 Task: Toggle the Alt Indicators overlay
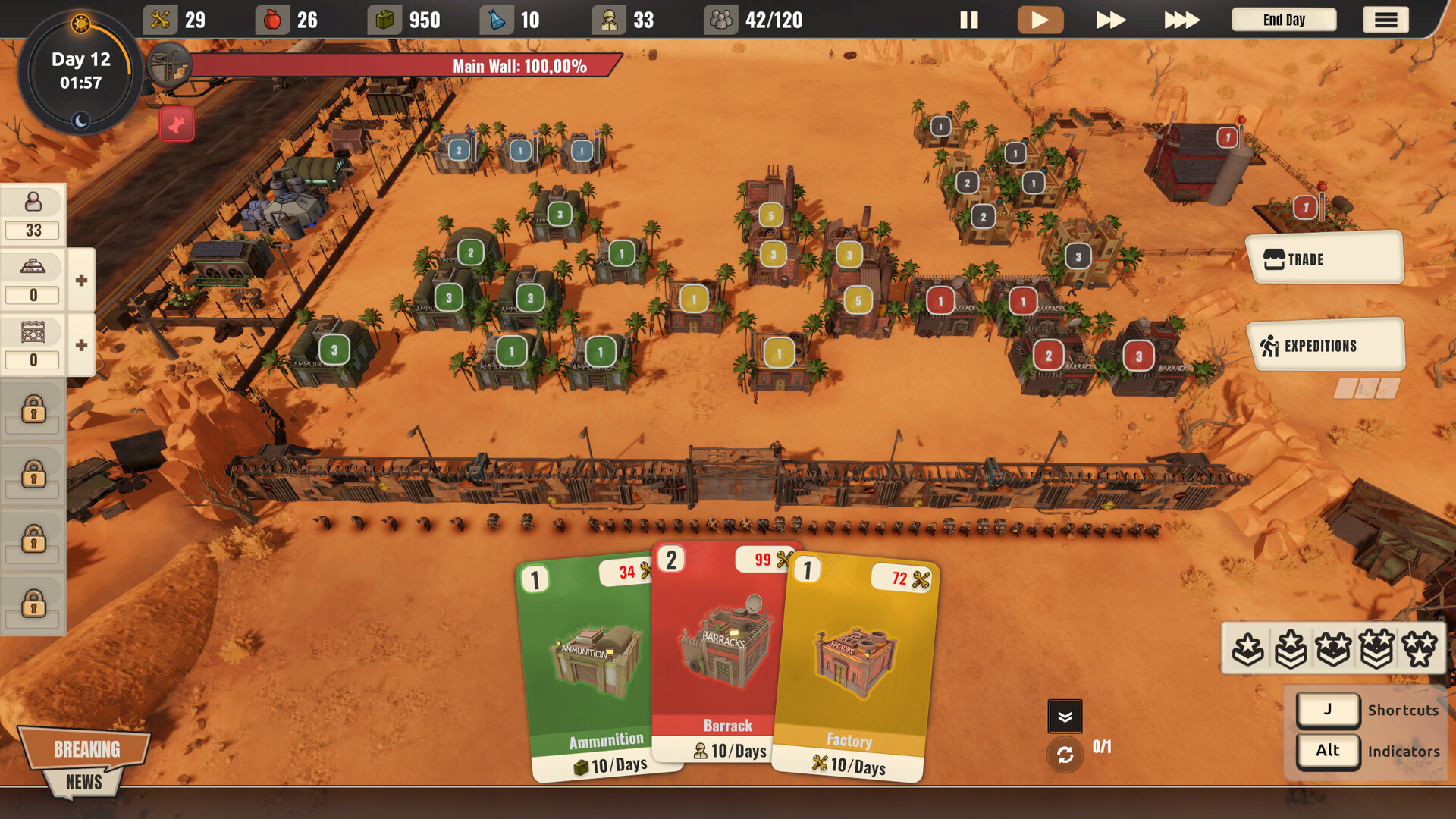point(1328,751)
